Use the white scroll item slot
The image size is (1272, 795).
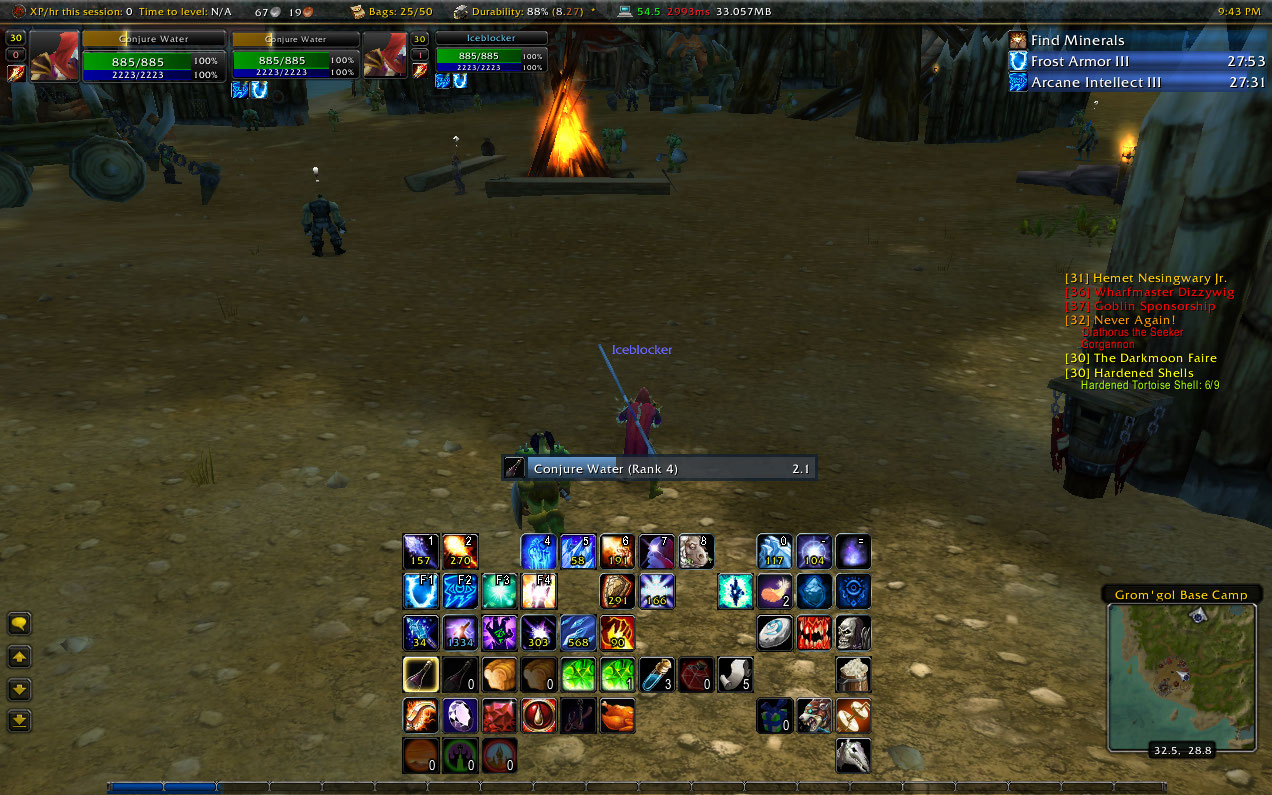735,675
